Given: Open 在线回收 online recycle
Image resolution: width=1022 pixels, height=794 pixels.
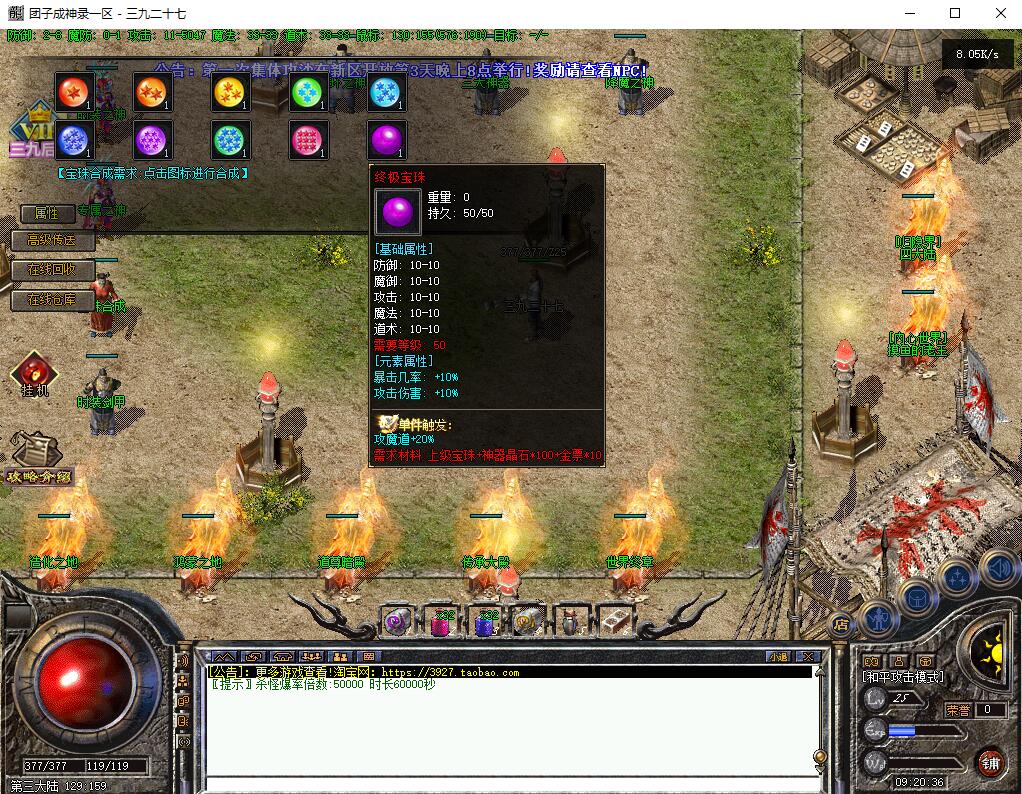Looking at the screenshot, I should [52, 271].
